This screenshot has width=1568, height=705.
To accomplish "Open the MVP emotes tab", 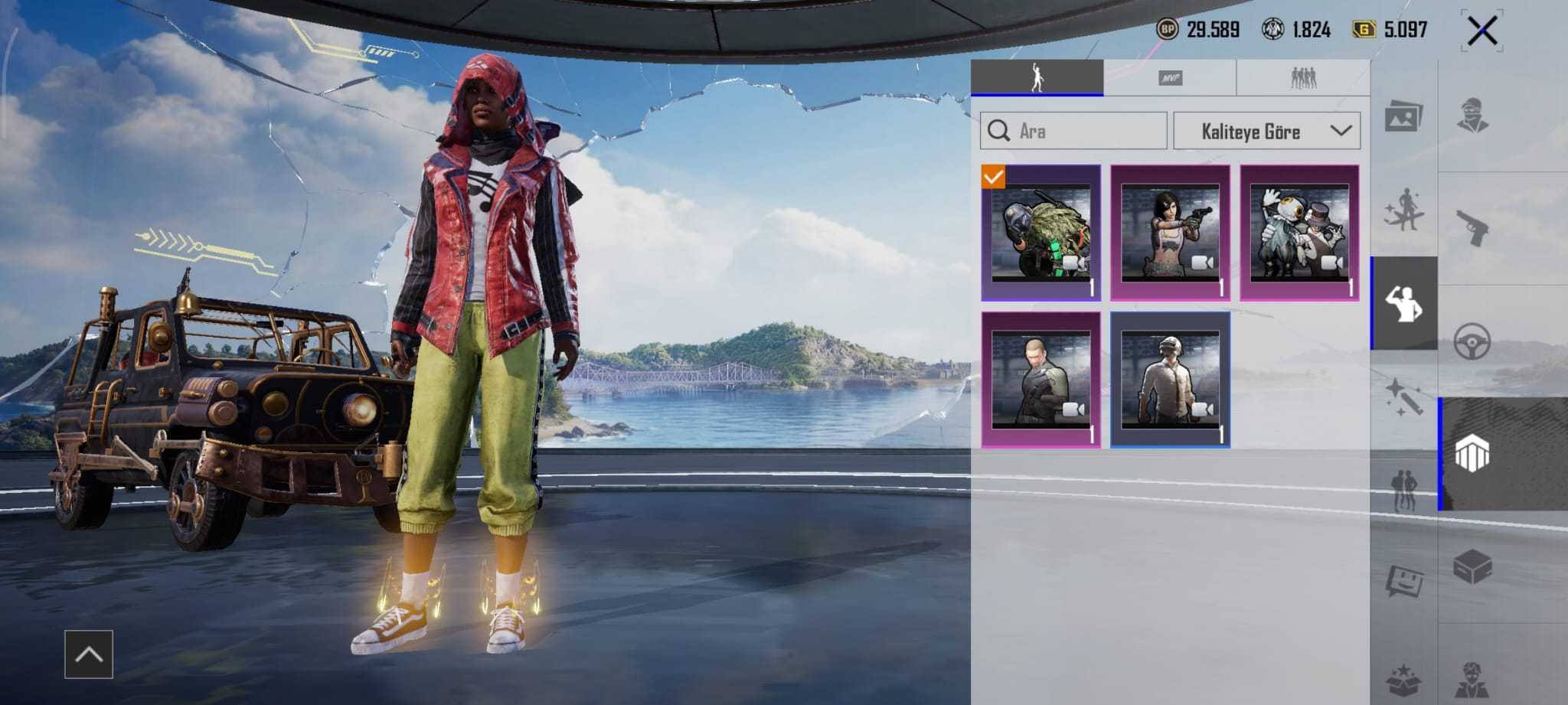I will pyautogui.click(x=1169, y=78).
